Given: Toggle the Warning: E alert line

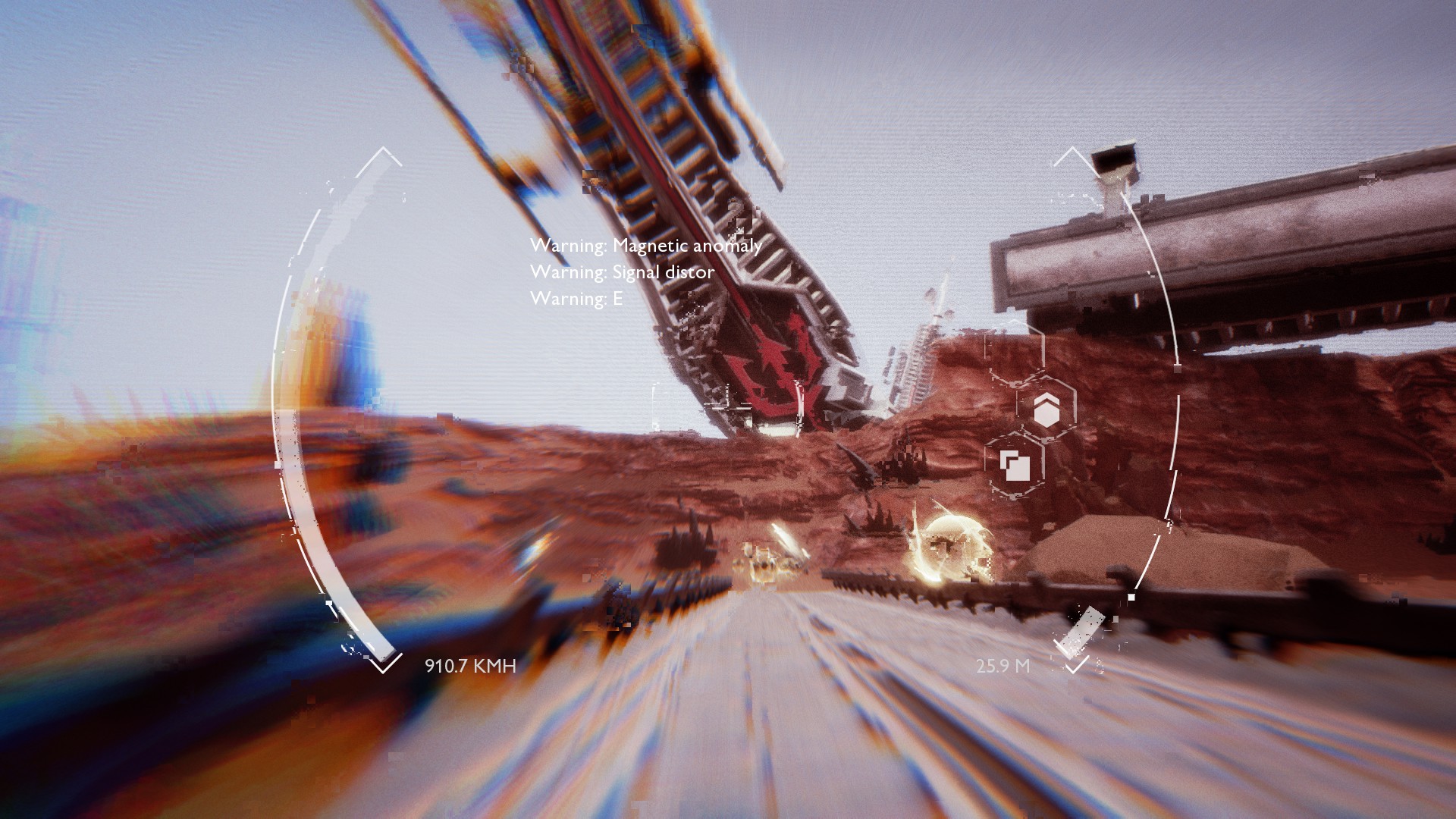Looking at the screenshot, I should click(x=575, y=301).
